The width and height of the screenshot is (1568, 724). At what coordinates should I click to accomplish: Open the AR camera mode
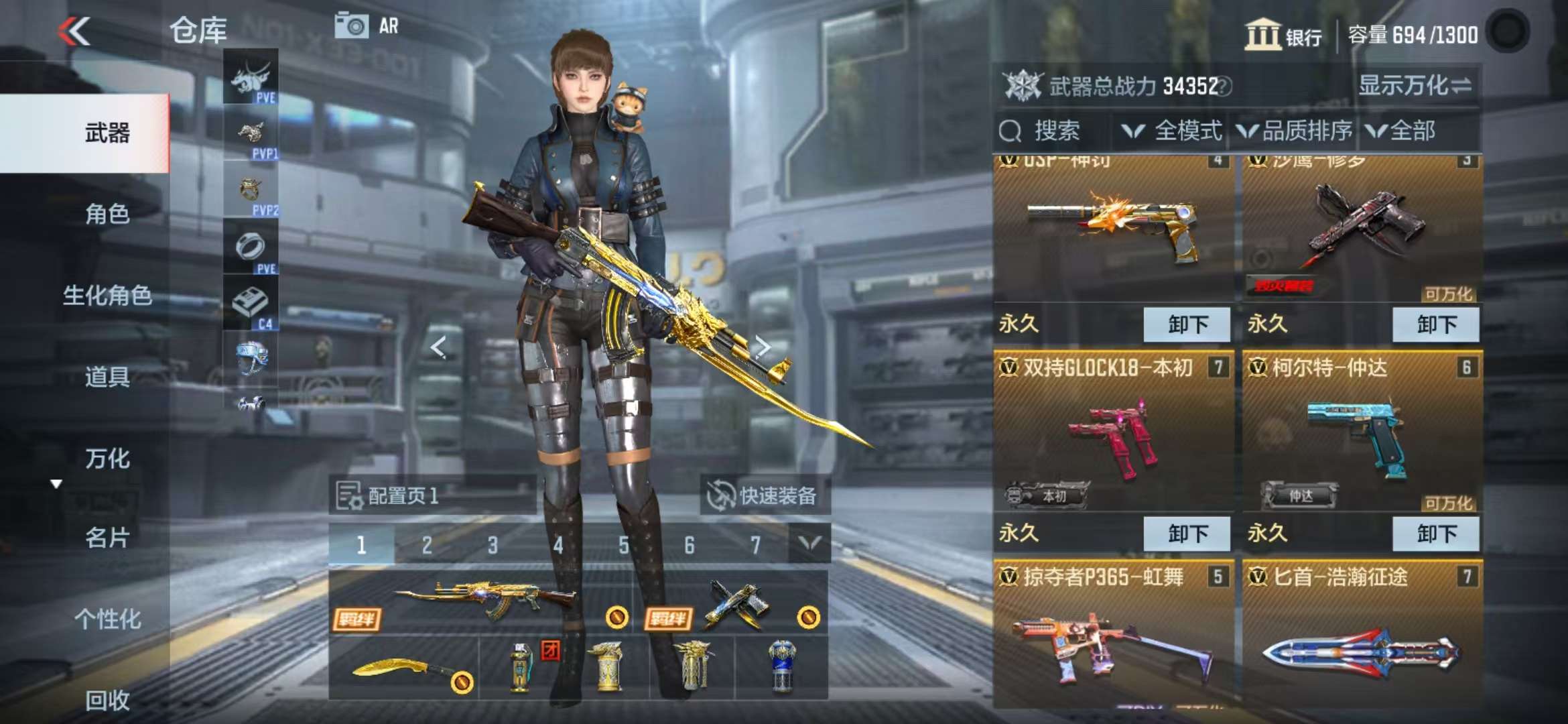tap(367, 26)
